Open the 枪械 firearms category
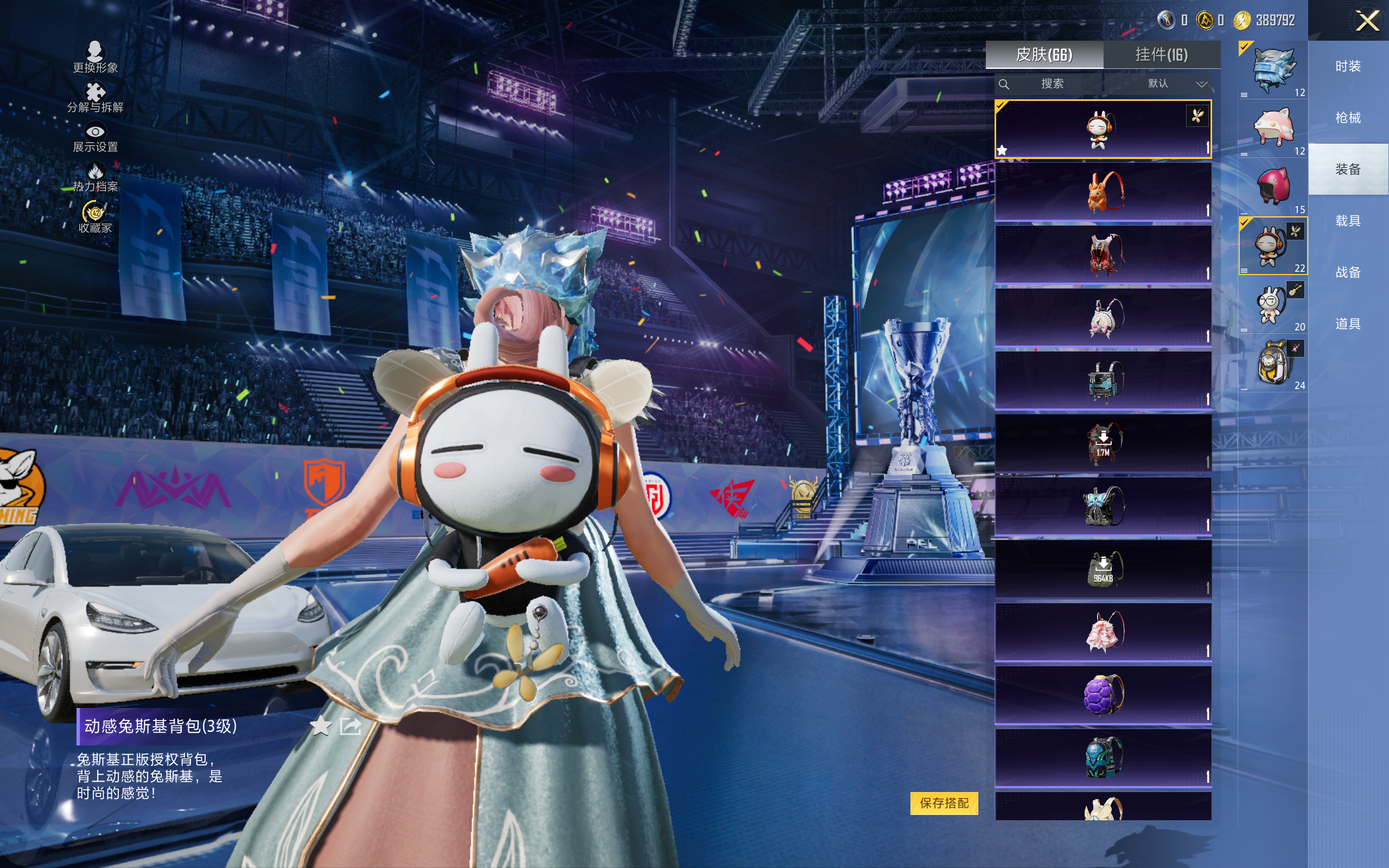1389x868 pixels. (1348, 118)
